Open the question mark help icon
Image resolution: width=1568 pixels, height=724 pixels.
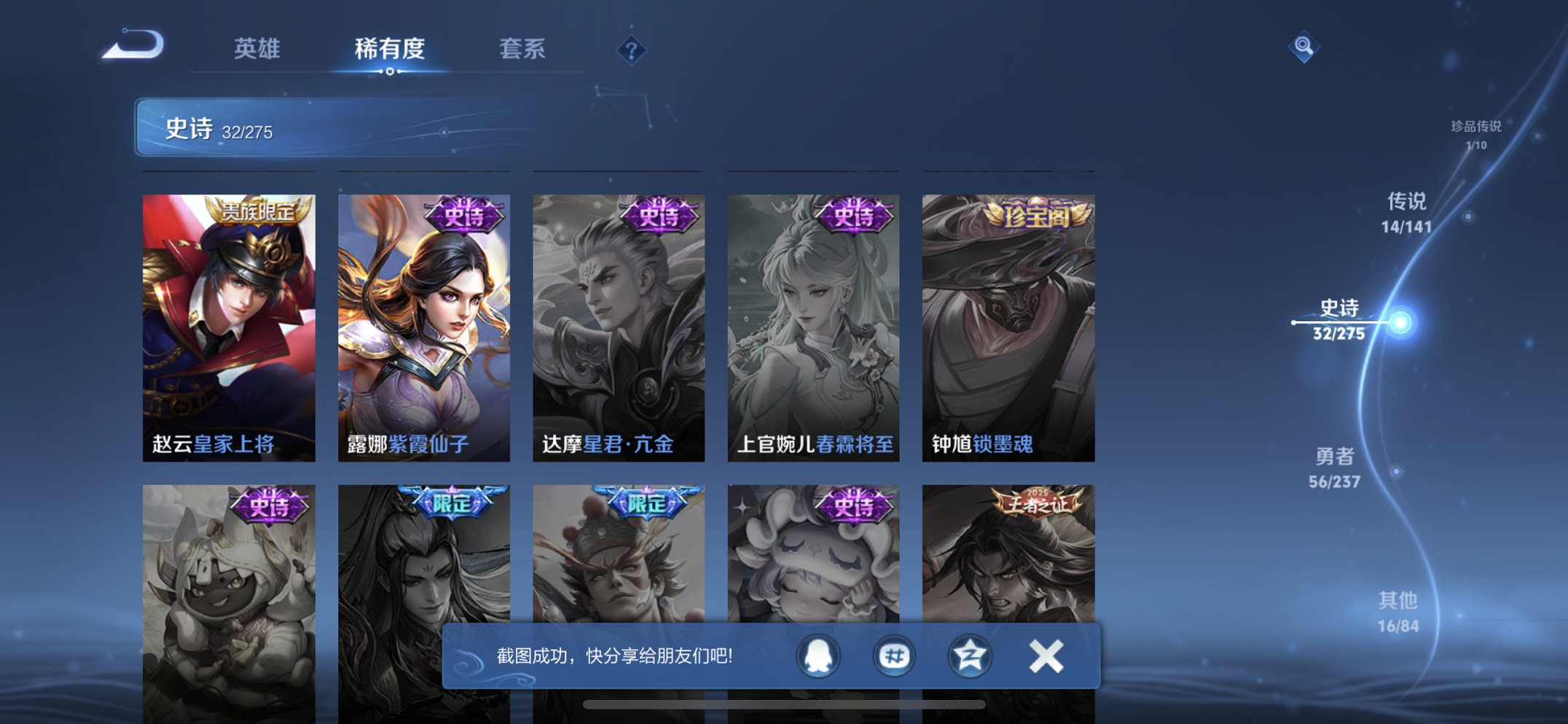(x=631, y=50)
